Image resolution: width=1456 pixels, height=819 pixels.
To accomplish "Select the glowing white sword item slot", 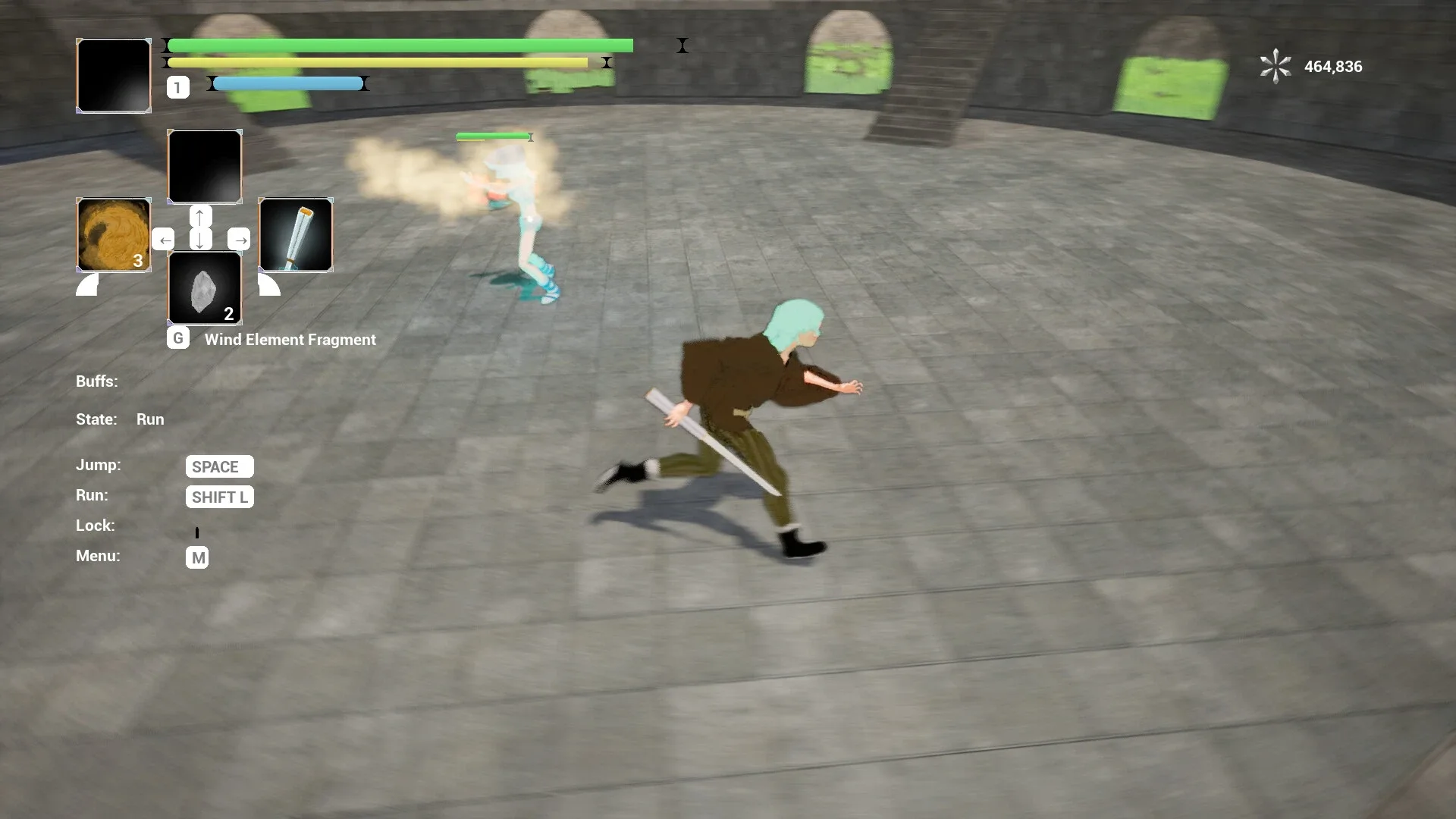I will pos(295,235).
